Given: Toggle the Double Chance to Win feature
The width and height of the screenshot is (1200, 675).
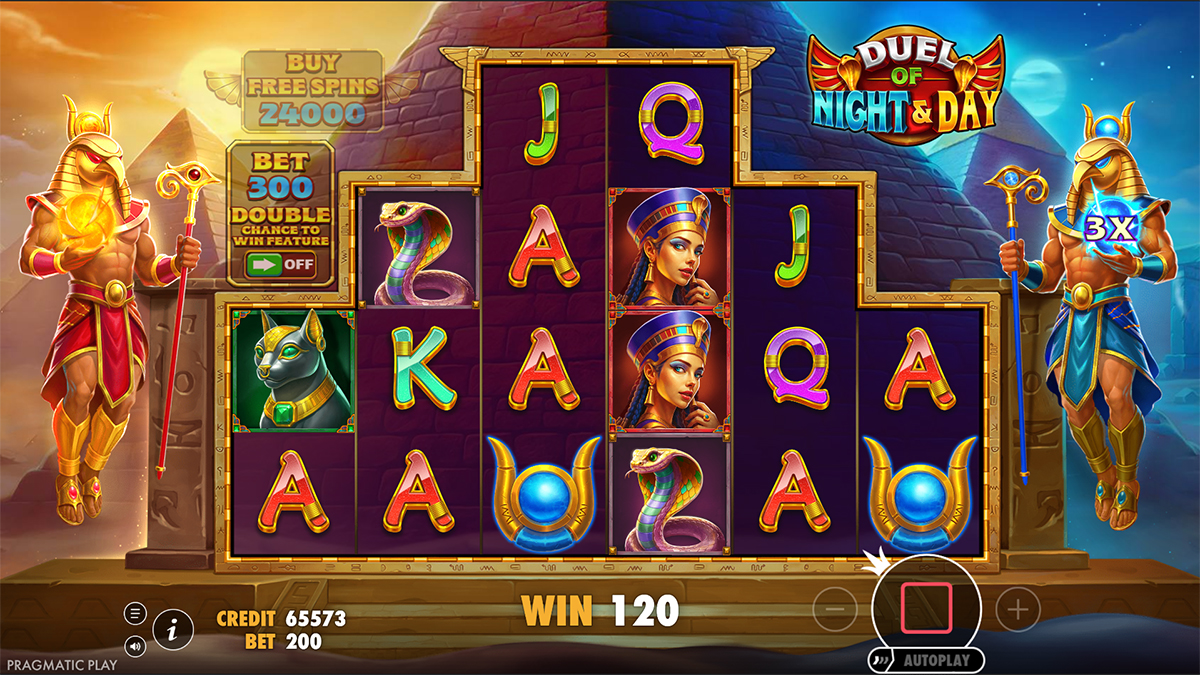Looking at the screenshot, I should pyautogui.click(x=279, y=265).
